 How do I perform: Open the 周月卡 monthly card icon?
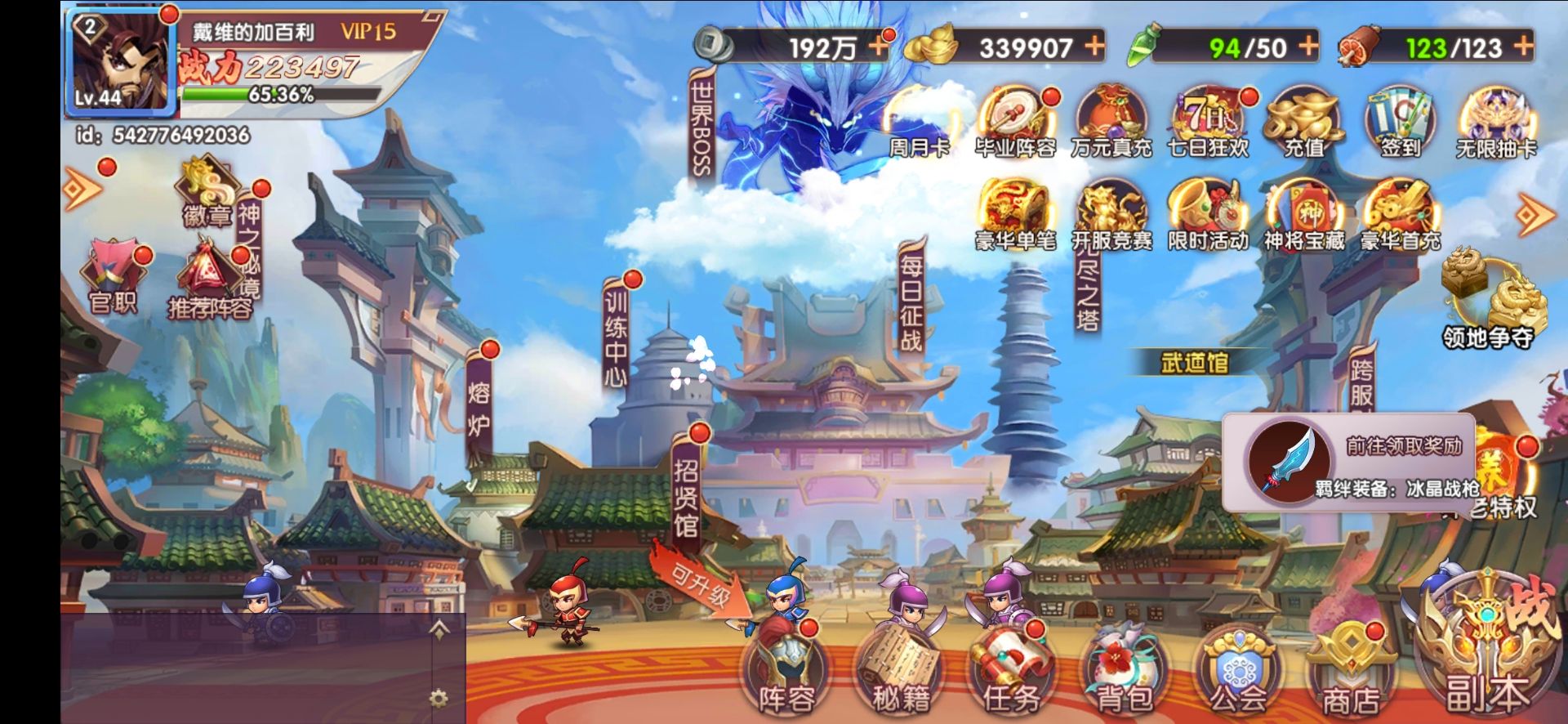(920, 123)
